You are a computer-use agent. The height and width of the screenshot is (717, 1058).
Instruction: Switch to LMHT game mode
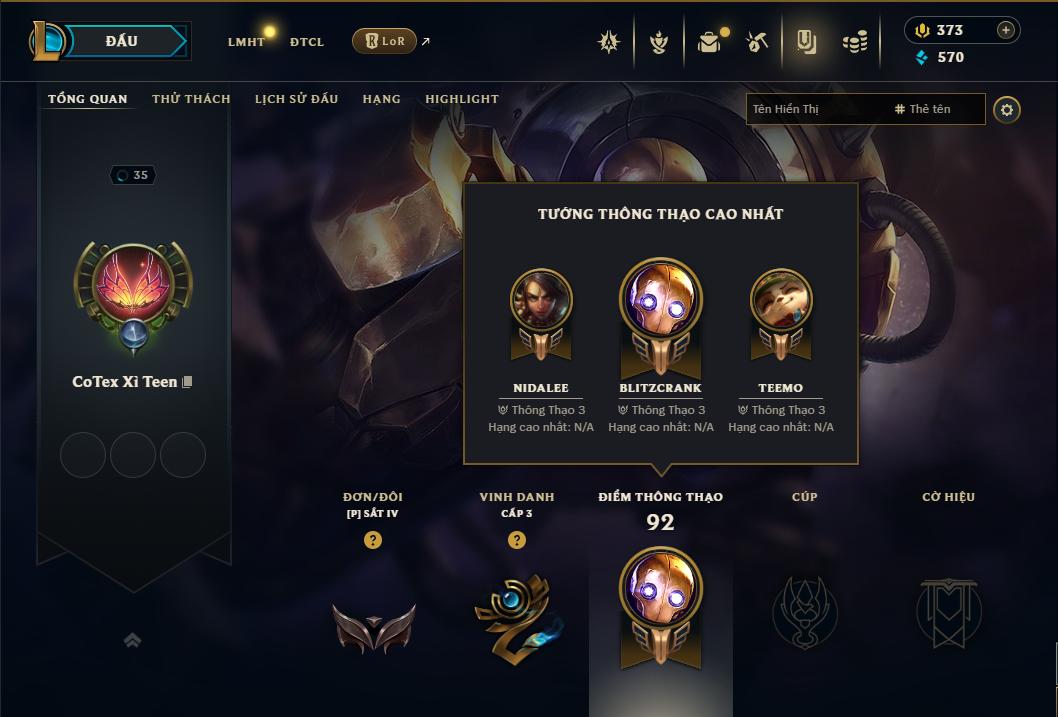(246, 42)
